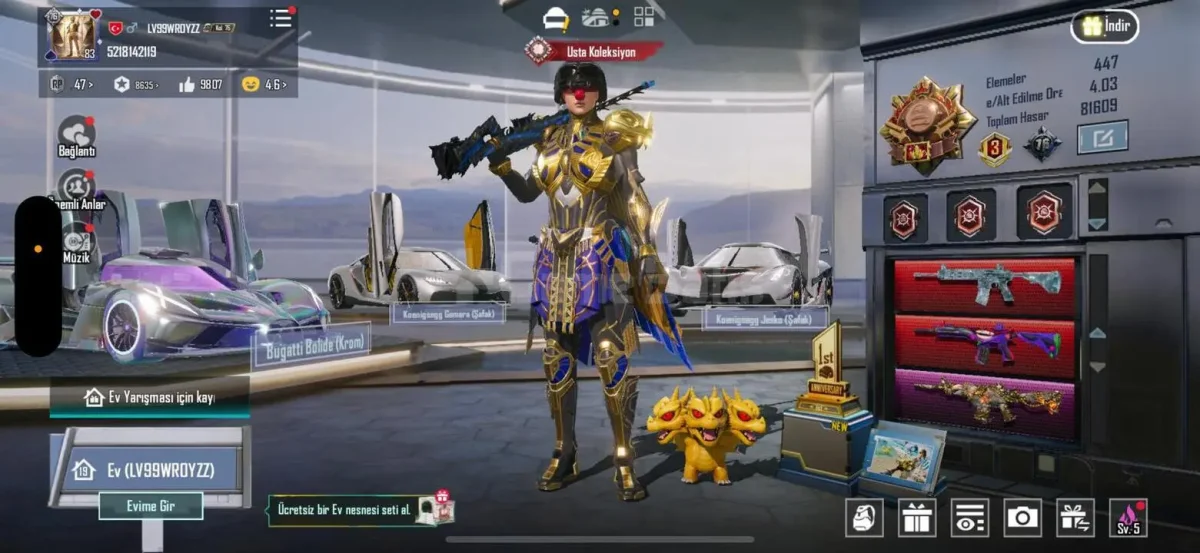Tap the İndir download button
This screenshot has width=1200, height=553.
1105,26
